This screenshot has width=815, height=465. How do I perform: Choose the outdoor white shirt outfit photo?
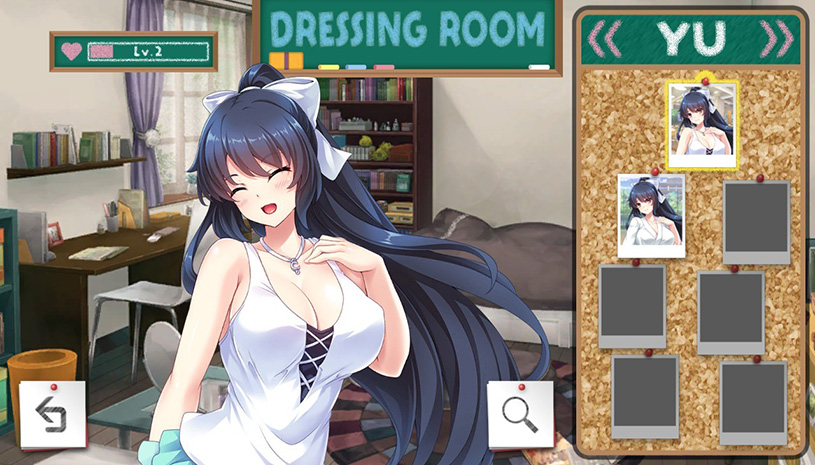tap(651, 215)
